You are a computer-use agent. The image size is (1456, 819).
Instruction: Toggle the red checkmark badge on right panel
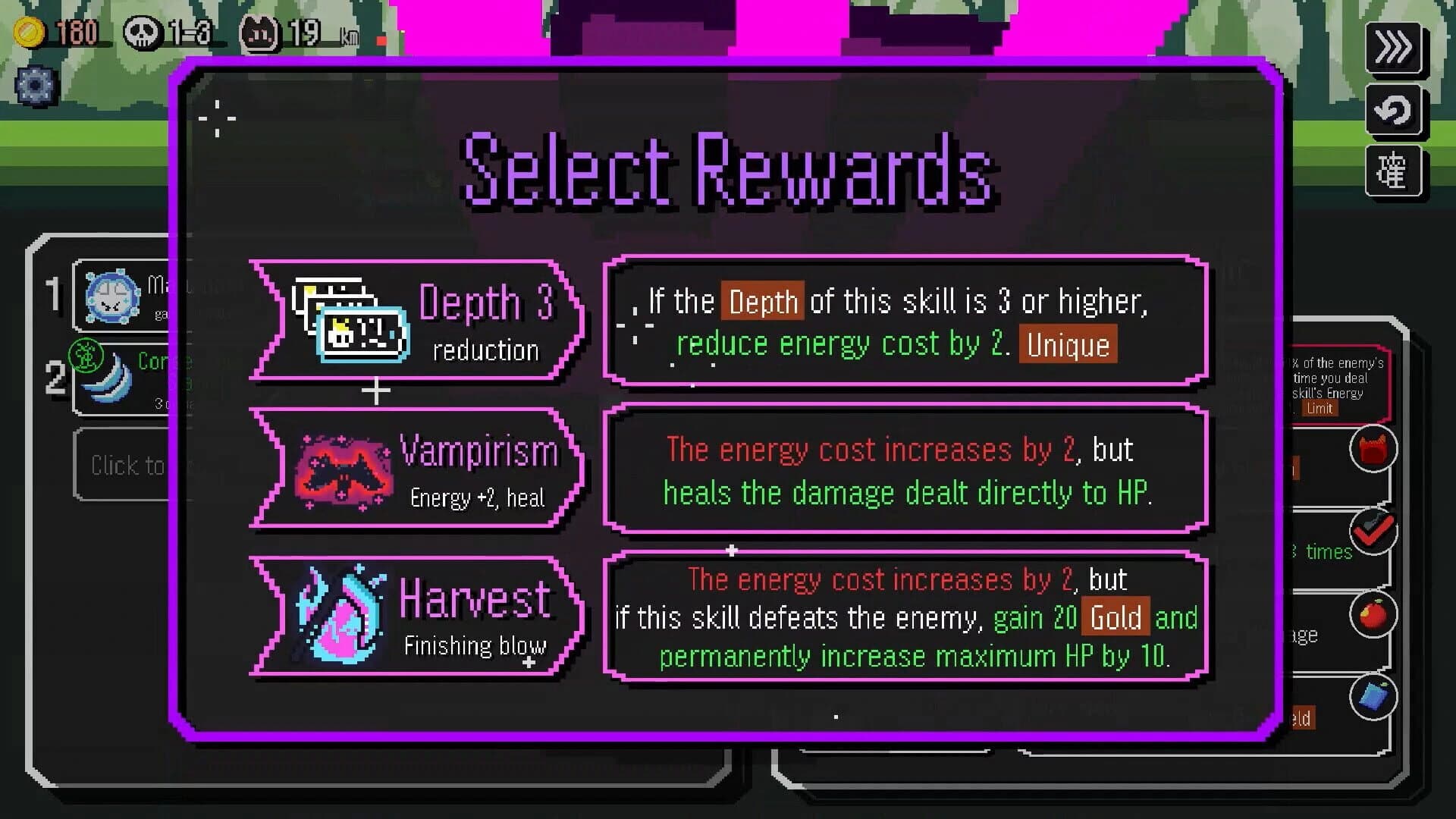[1373, 531]
